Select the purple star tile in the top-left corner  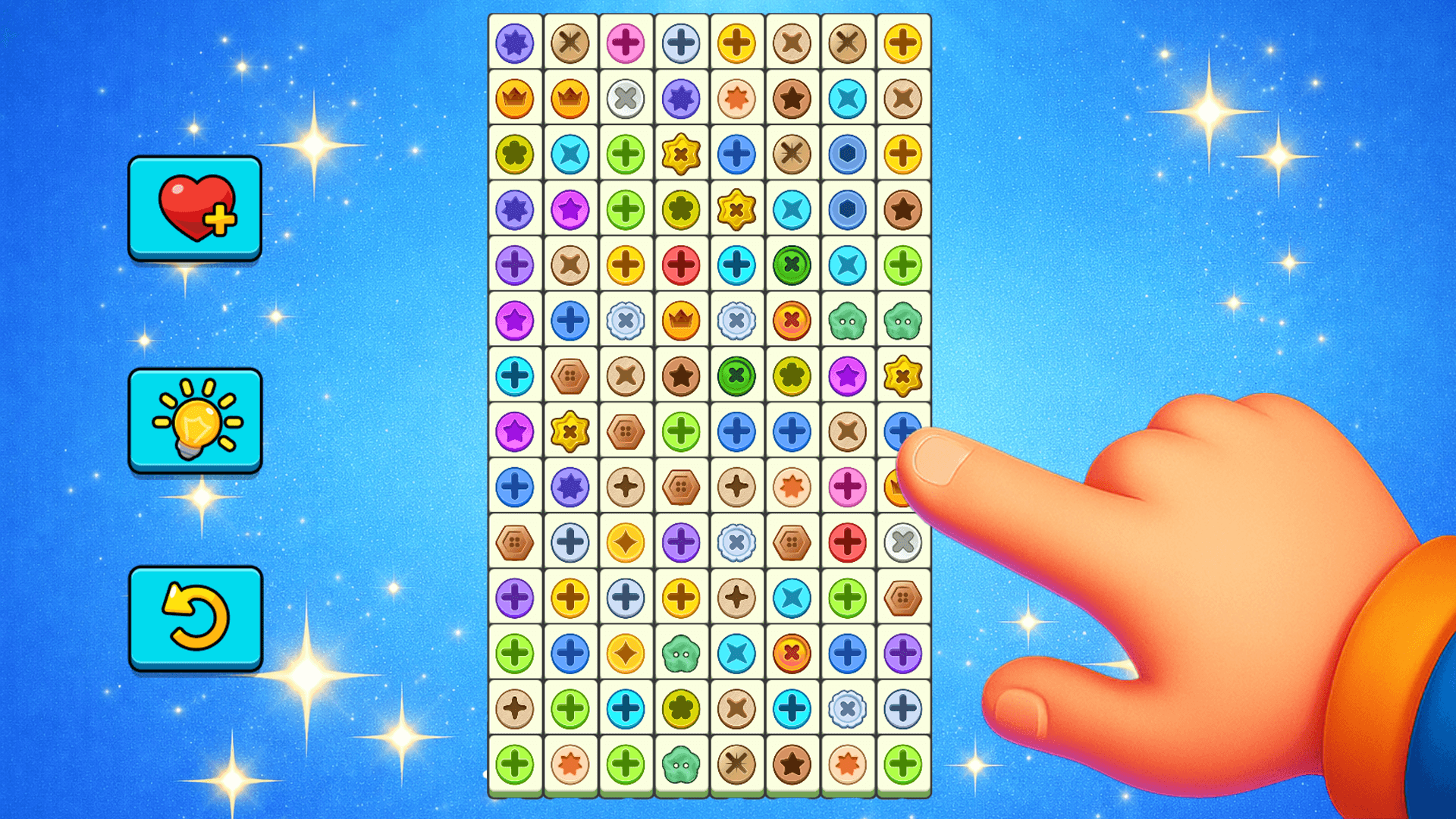pyautogui.click(x=514, y=43)
